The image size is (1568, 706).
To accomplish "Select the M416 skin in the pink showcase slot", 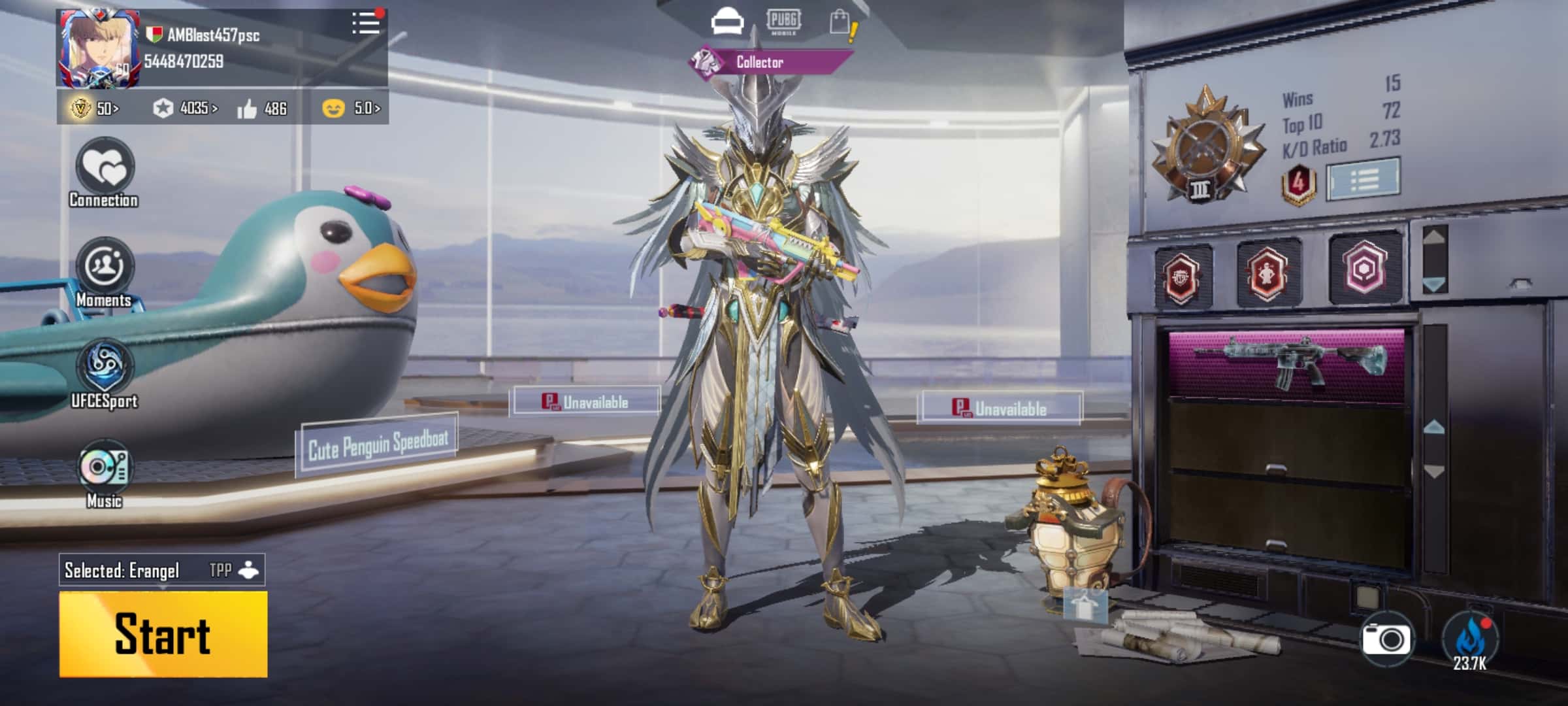I will click(x=1286, y=362).
